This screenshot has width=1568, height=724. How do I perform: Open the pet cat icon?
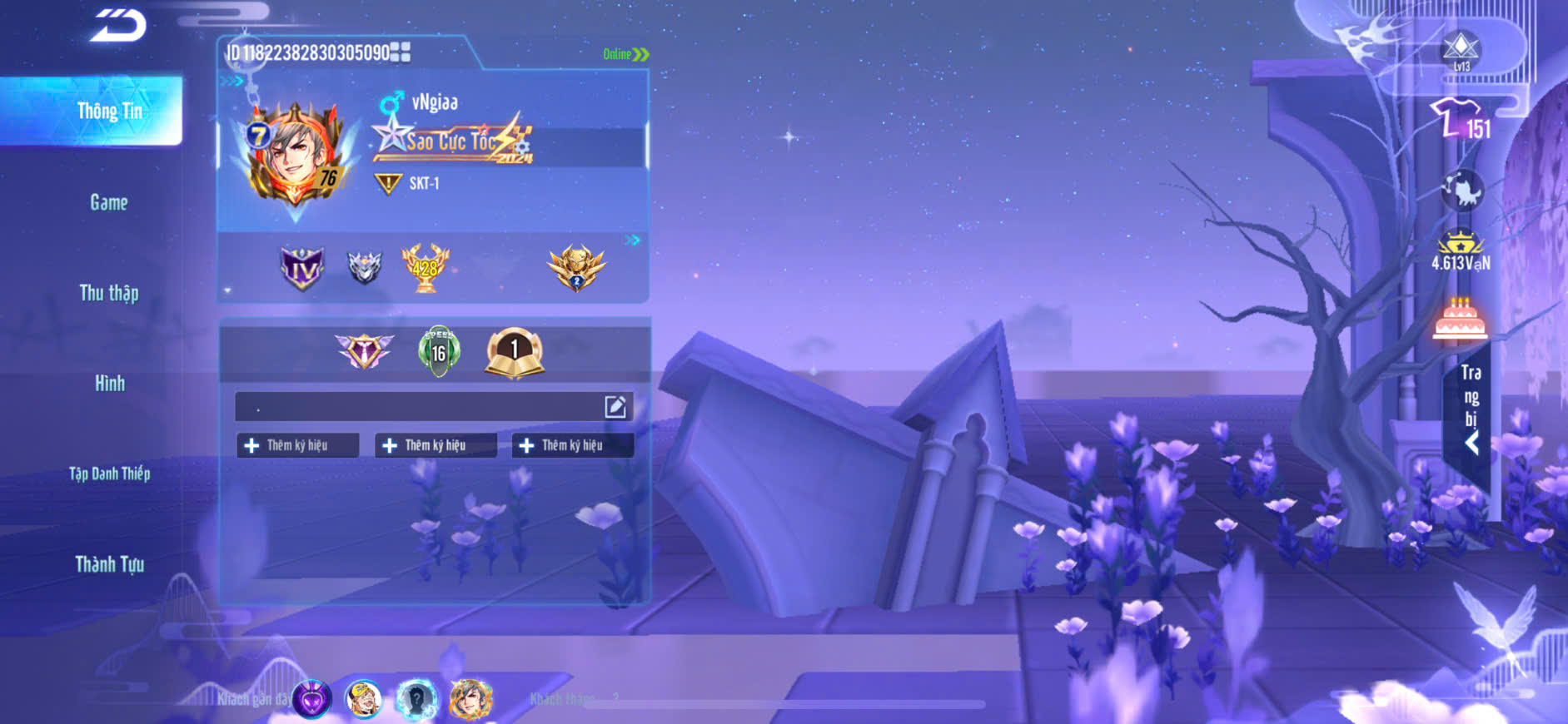tap(1462, 191)
